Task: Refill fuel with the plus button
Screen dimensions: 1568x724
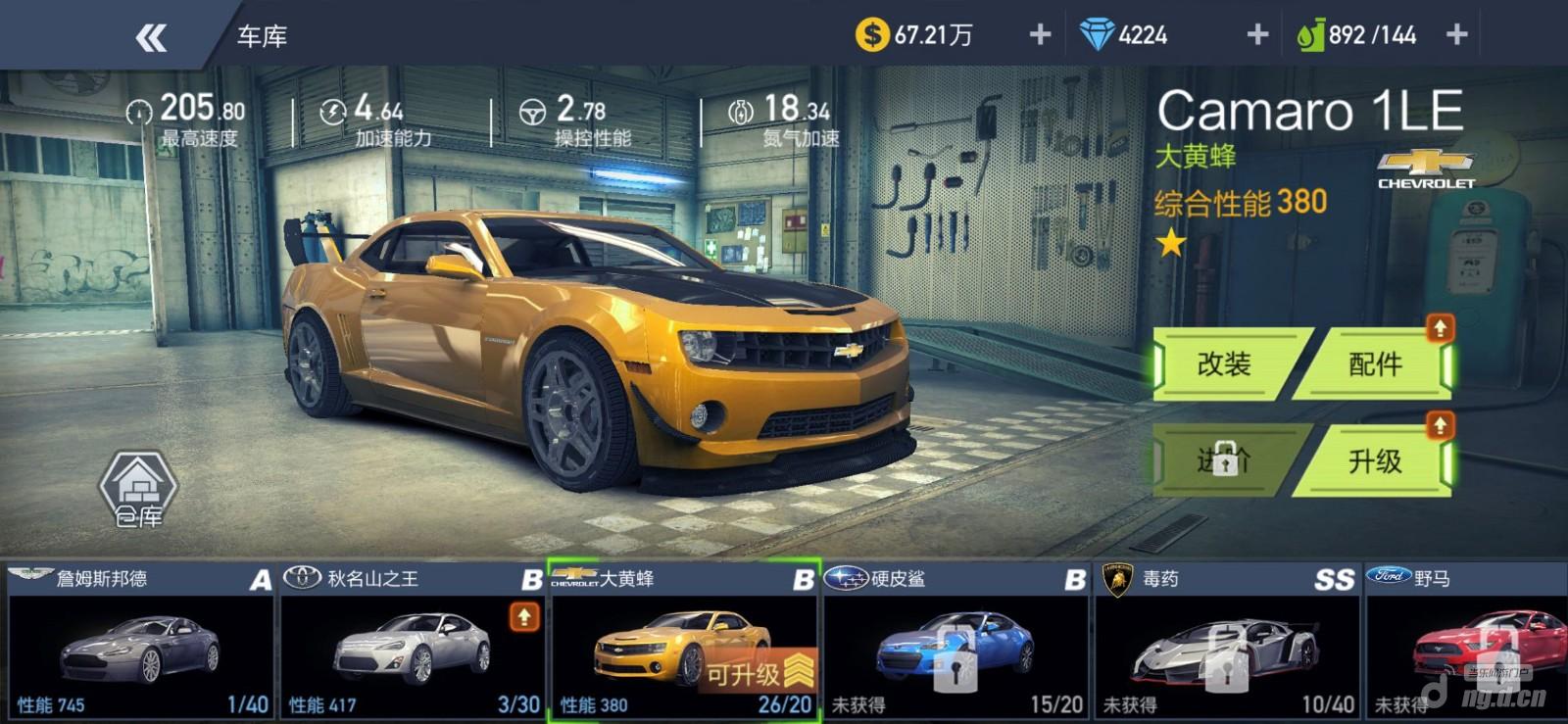Action: [1456, 35]
